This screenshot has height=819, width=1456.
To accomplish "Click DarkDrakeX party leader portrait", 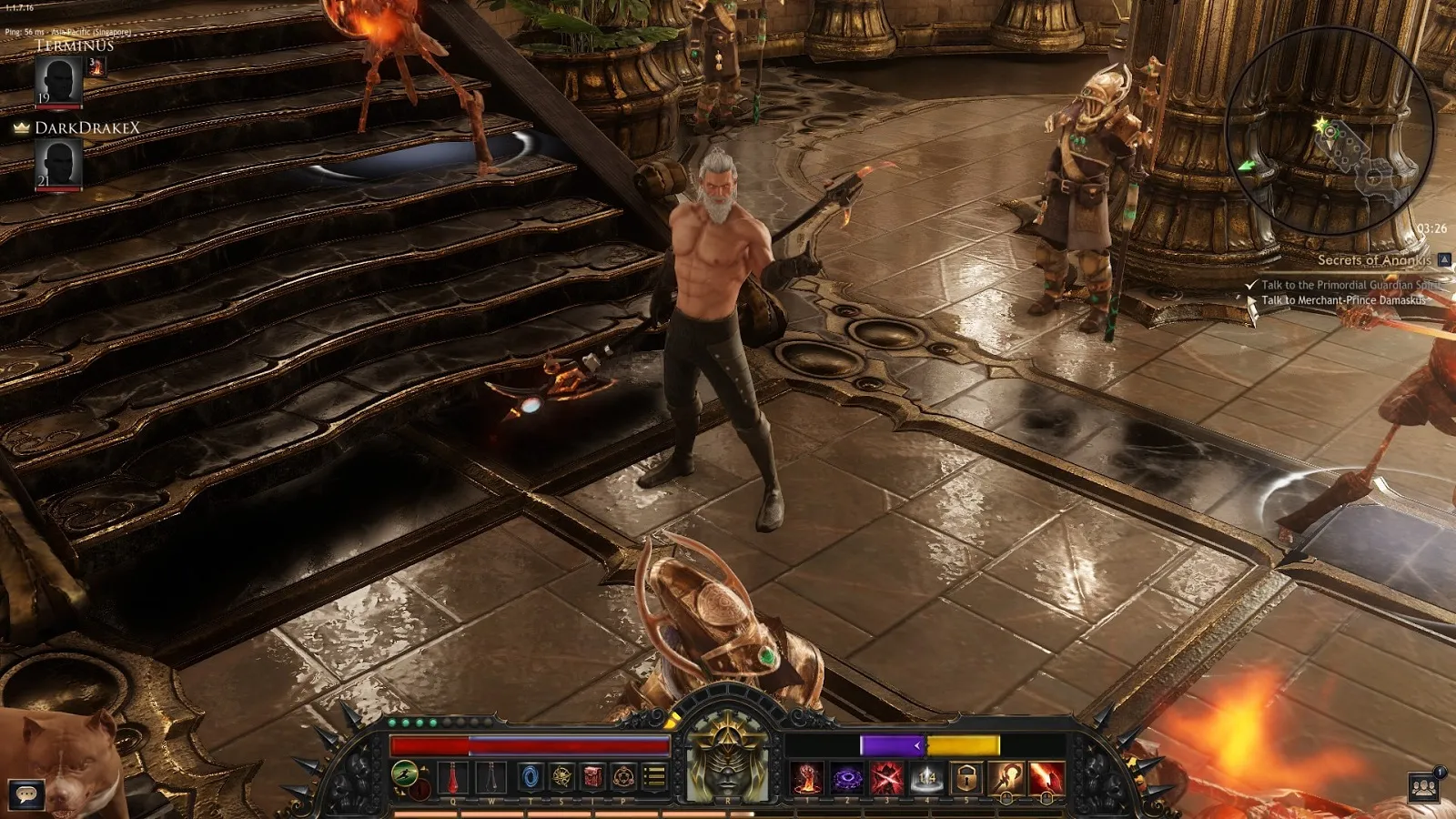I will (59, 164).
